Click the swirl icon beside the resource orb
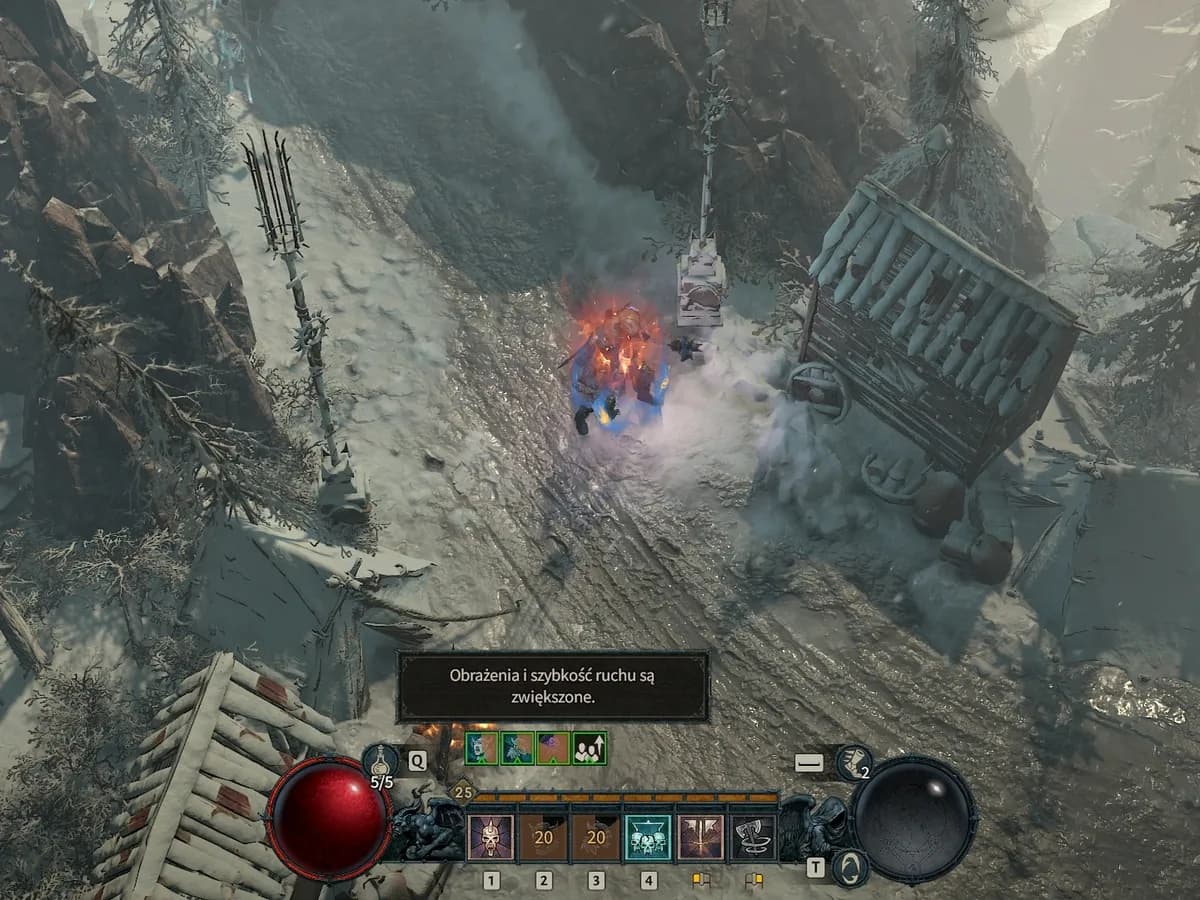Screen dimensions: 1200x900 point(849,867)
